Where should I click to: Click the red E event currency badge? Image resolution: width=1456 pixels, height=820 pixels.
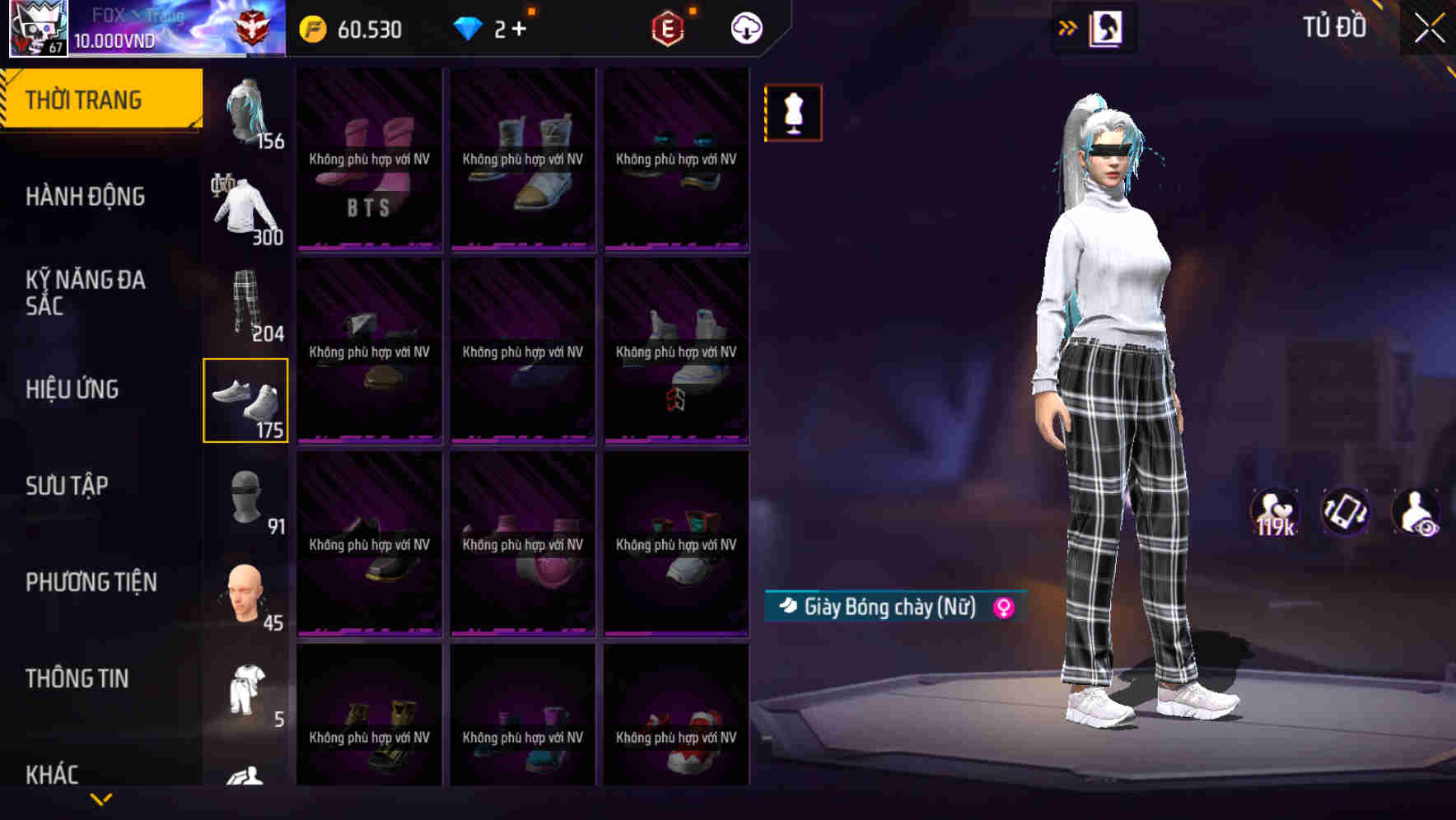[668, 27]
